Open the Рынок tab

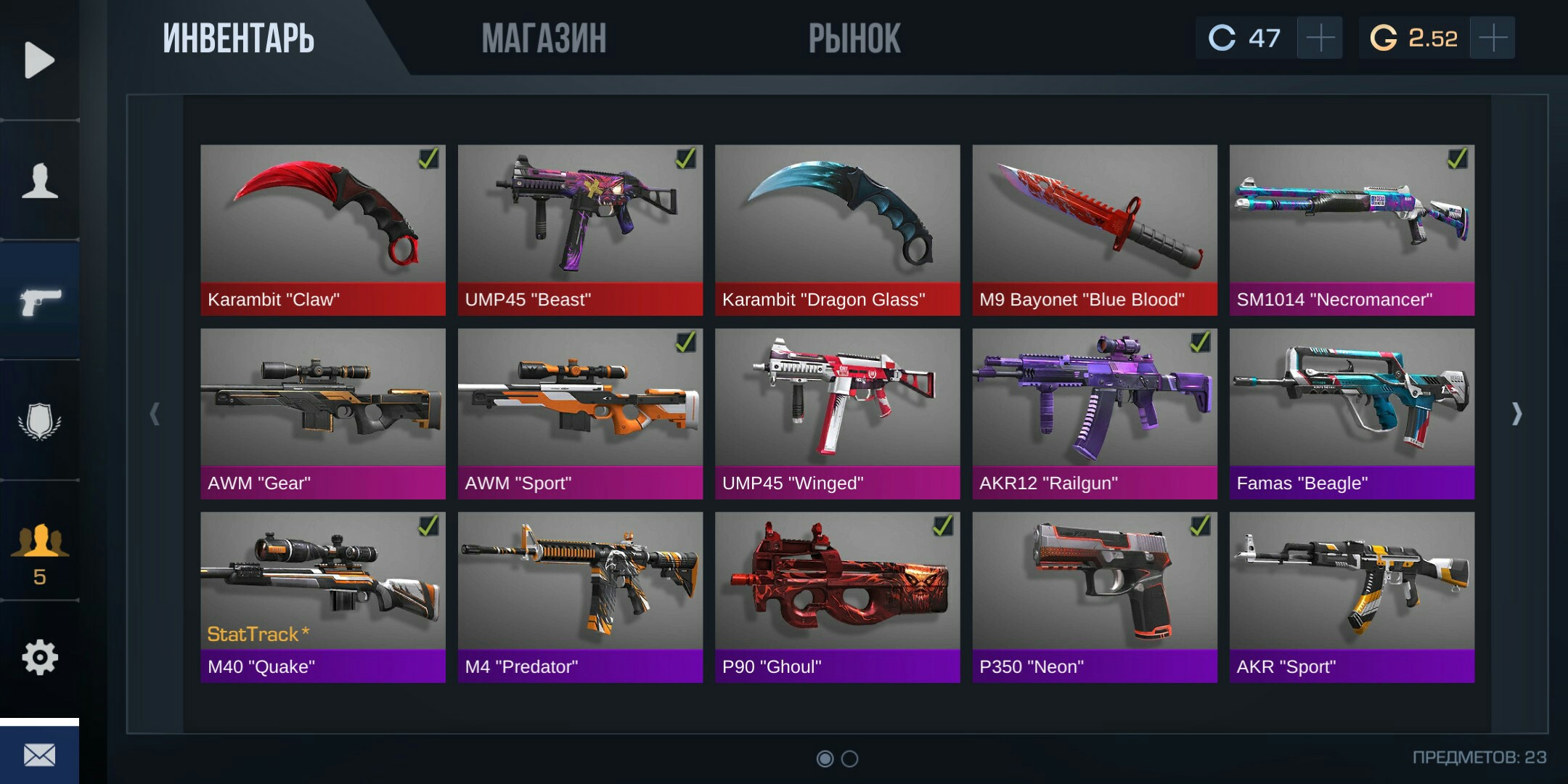click(854, 38)
